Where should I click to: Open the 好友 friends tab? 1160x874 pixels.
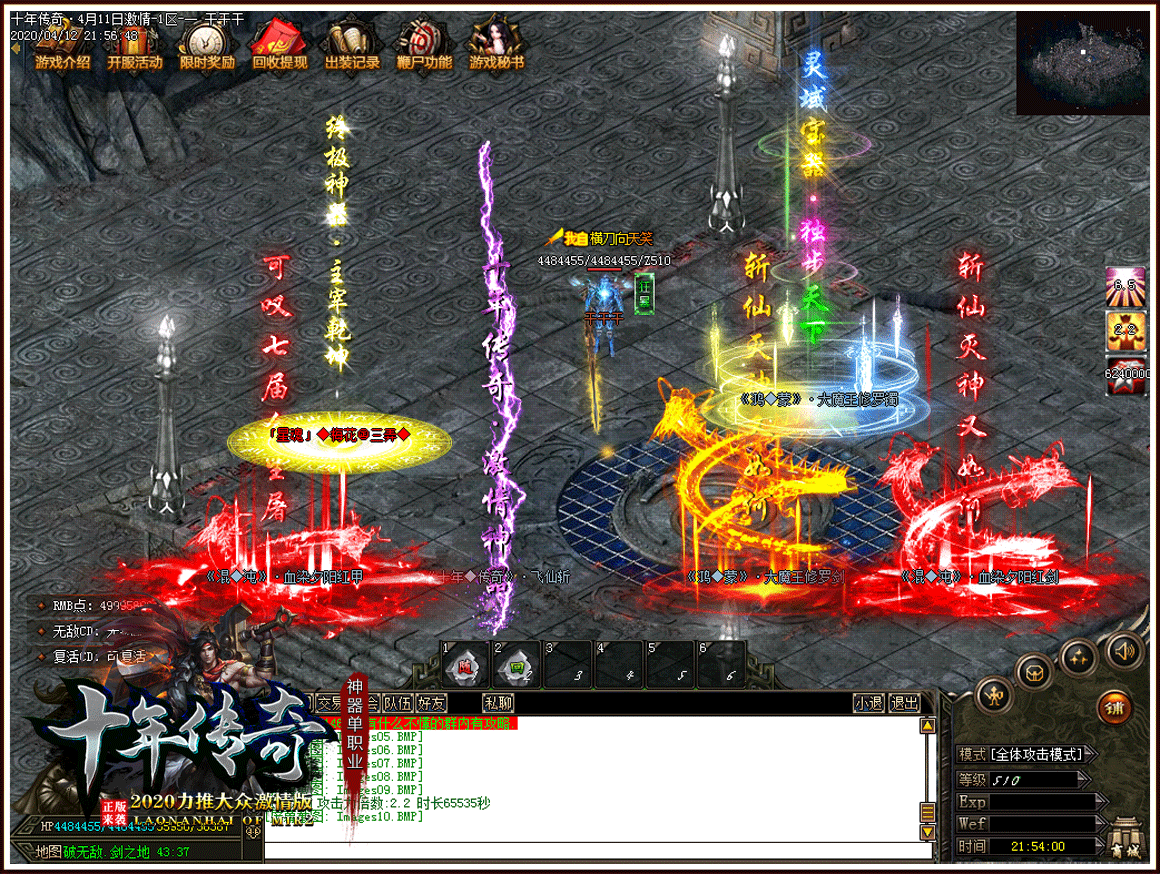pyautogui.click(x=432, y=703)
